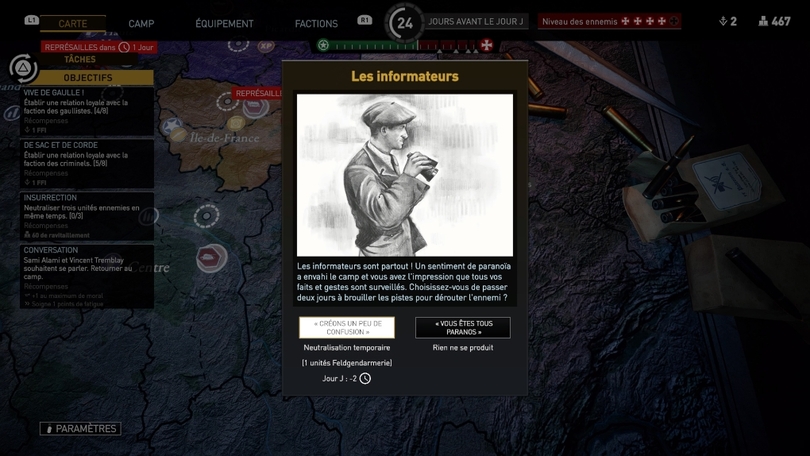Screen dimensions: 810x456
Task: Open the Camp tab
Action: (141, 24)
